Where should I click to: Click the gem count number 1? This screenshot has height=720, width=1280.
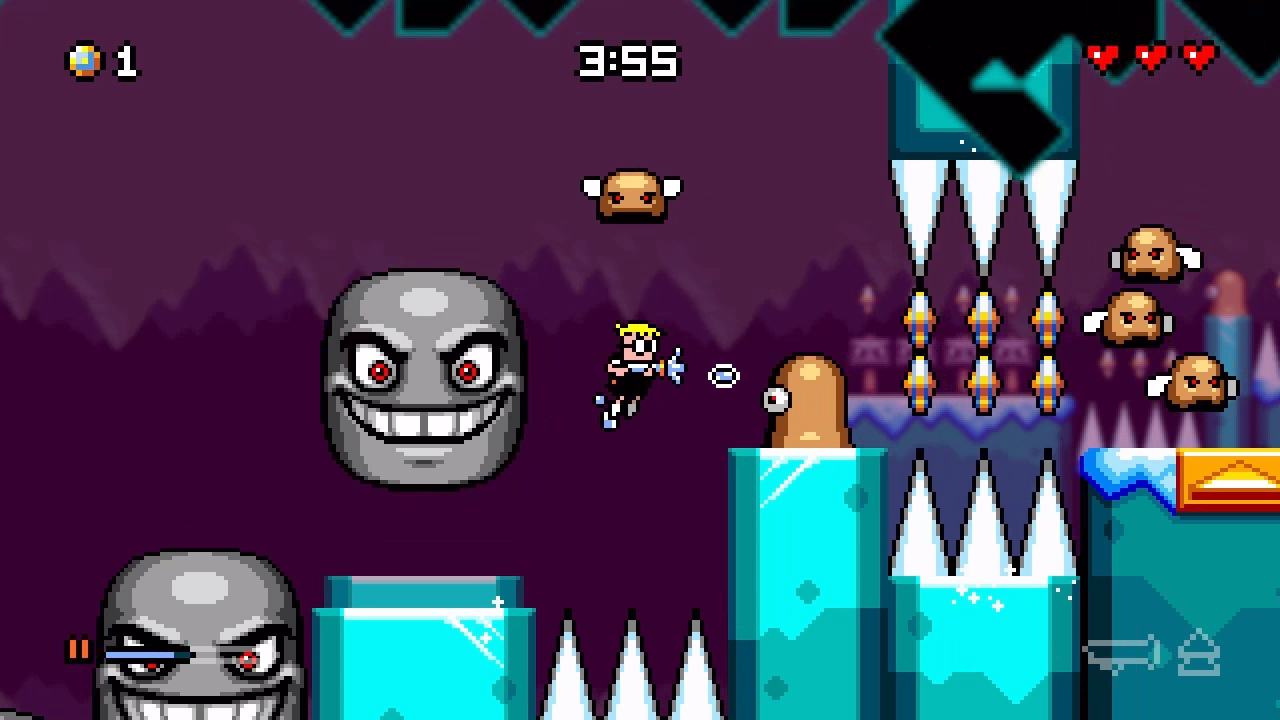(126, 62)
